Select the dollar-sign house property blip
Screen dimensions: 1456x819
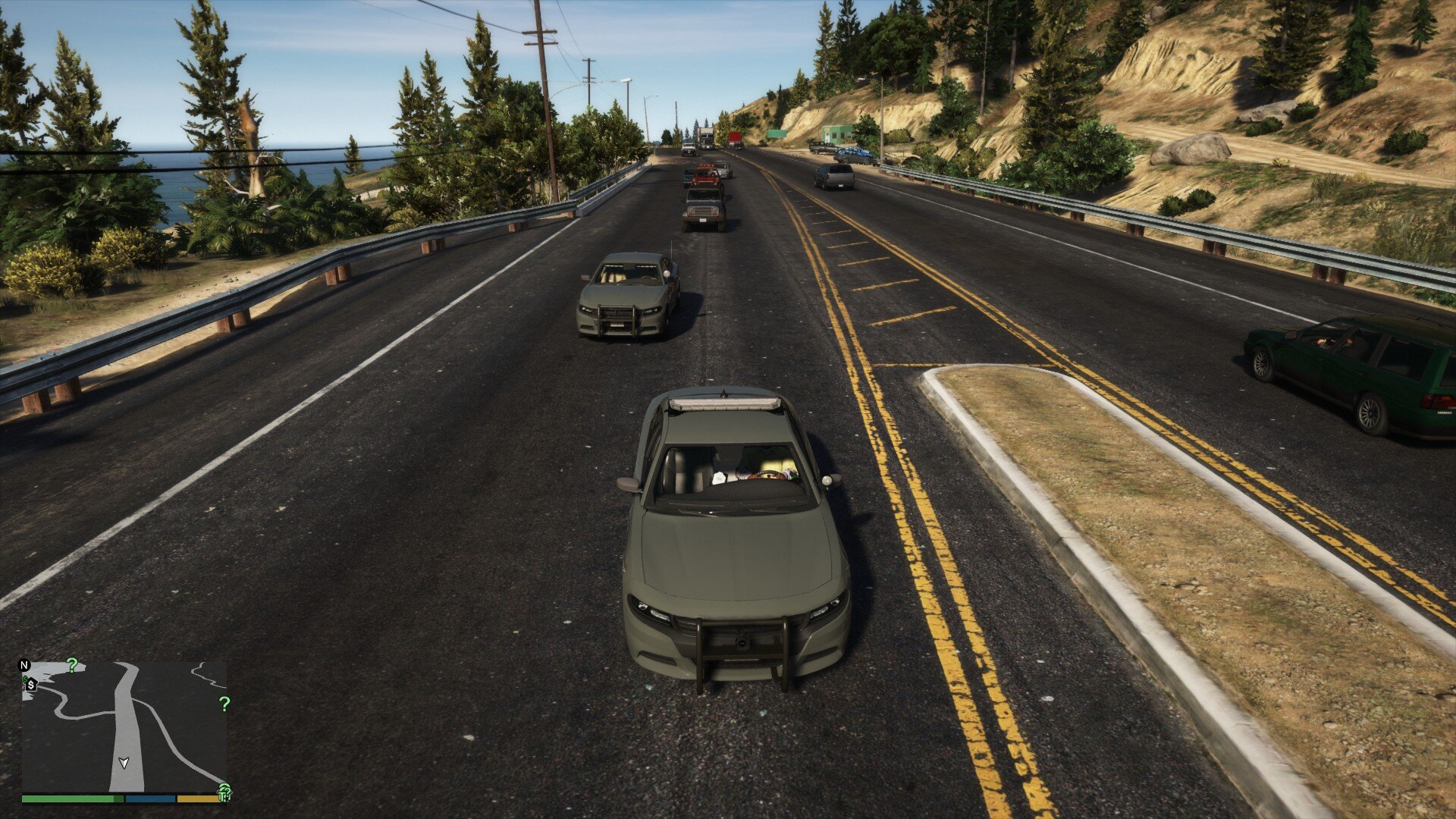coord(31,685)
